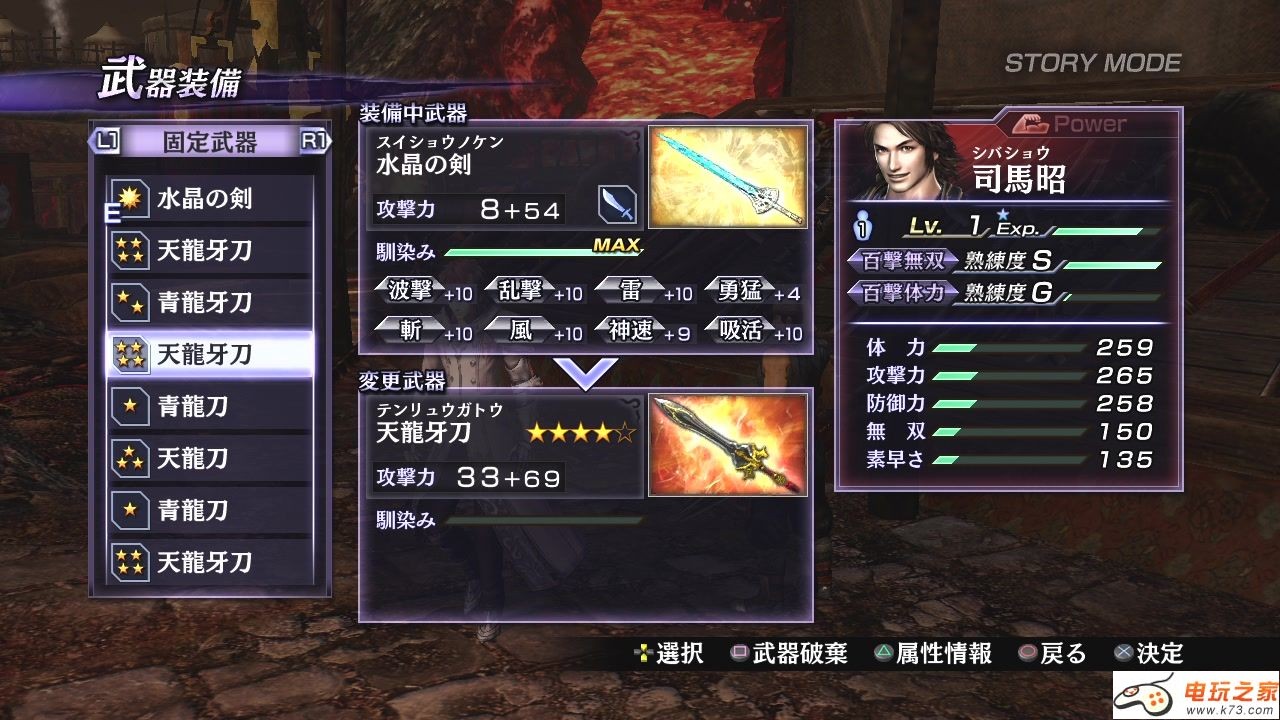Viewport: 1280px width, 720px height.
Task: Pick the 天龍刀 three-star weapon row
Action: pos(210,459)
